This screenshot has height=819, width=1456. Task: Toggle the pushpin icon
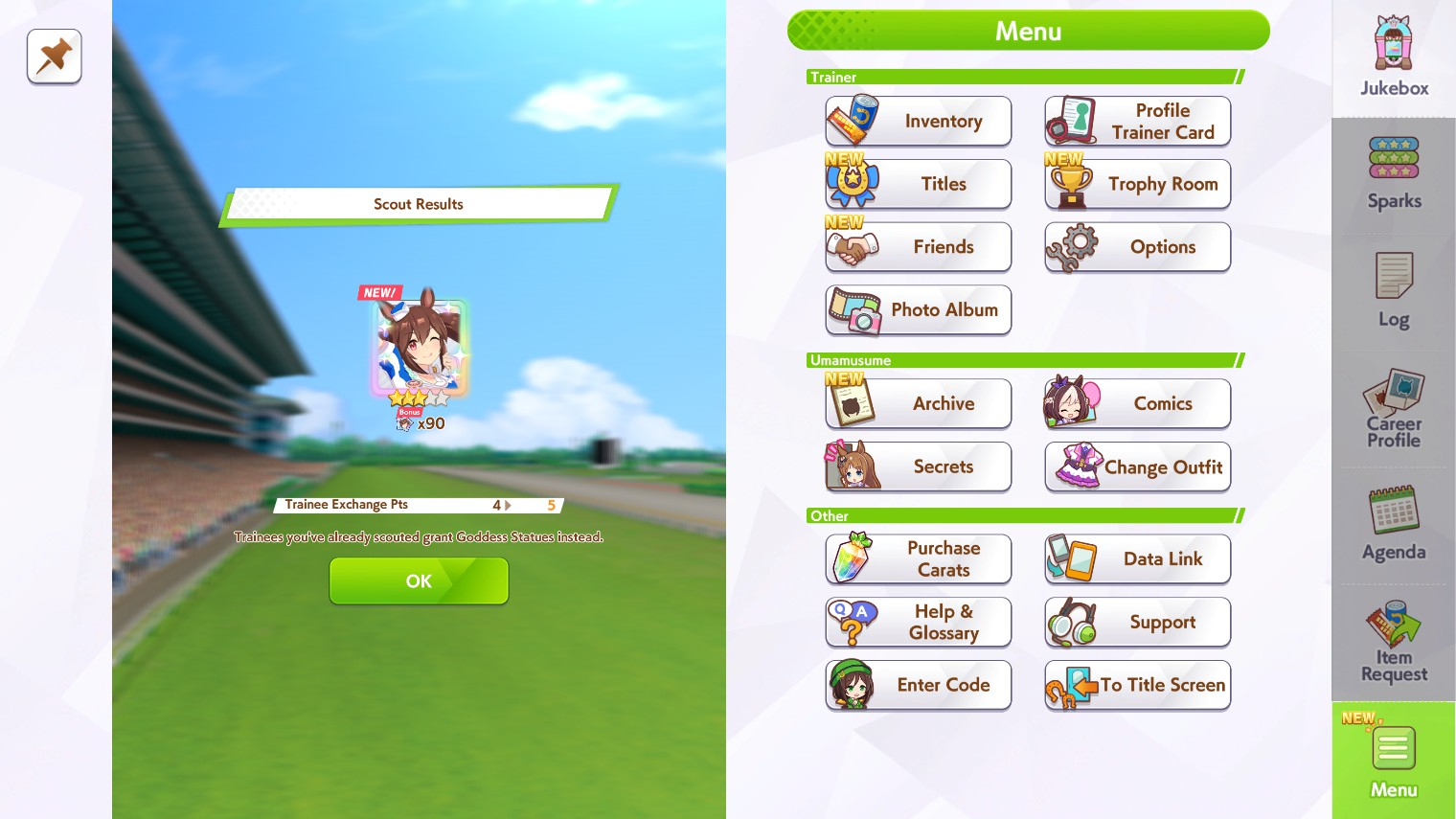click(55, 57)
